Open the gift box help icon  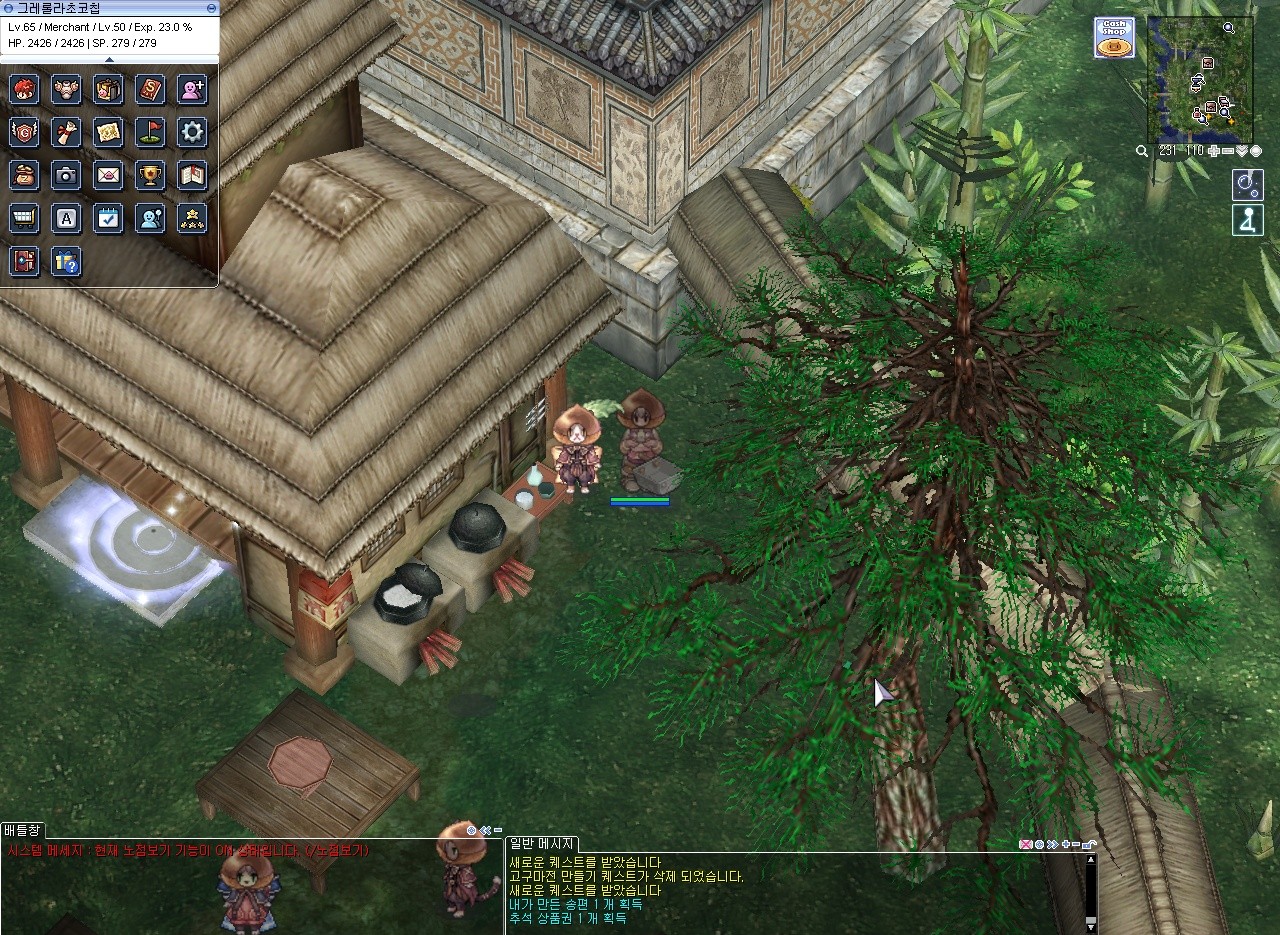coord(66,262)
